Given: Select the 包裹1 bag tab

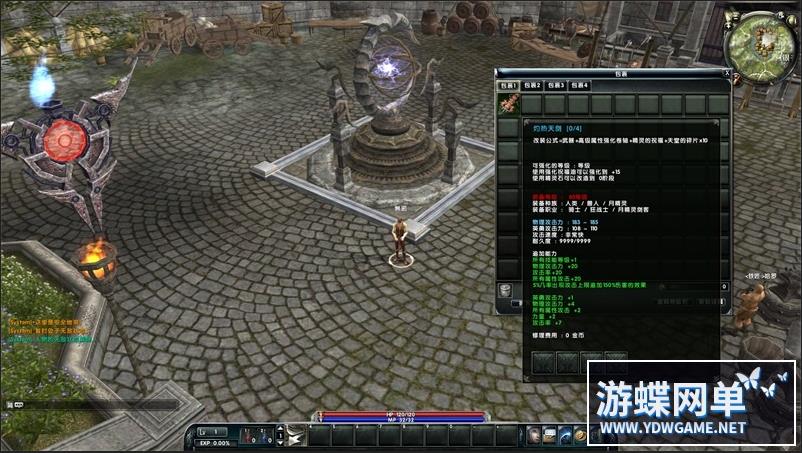Looking at the screenshot, I should click(508, 86).
